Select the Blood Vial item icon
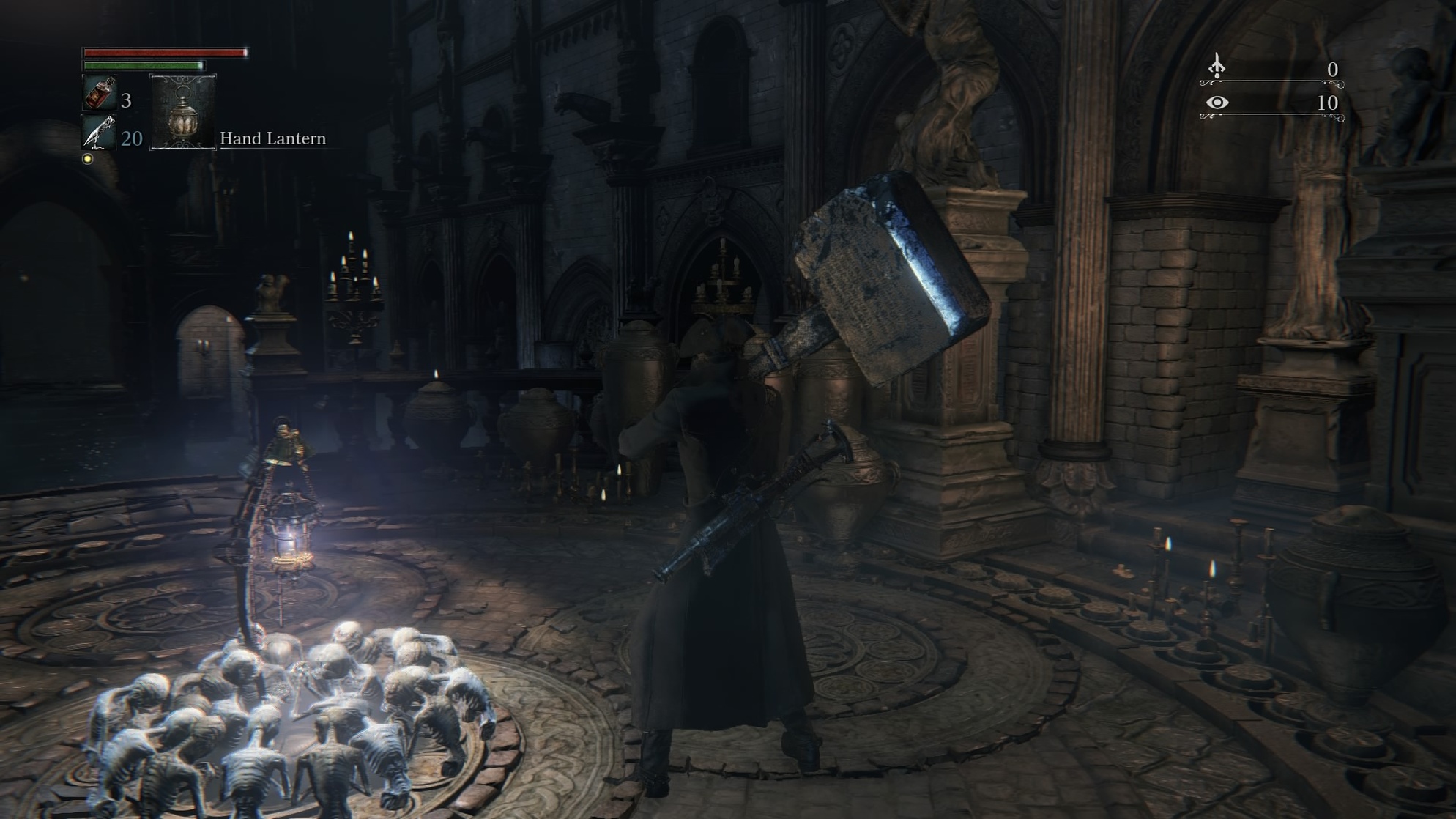The image size is (1456, 819). pos(99,94)
